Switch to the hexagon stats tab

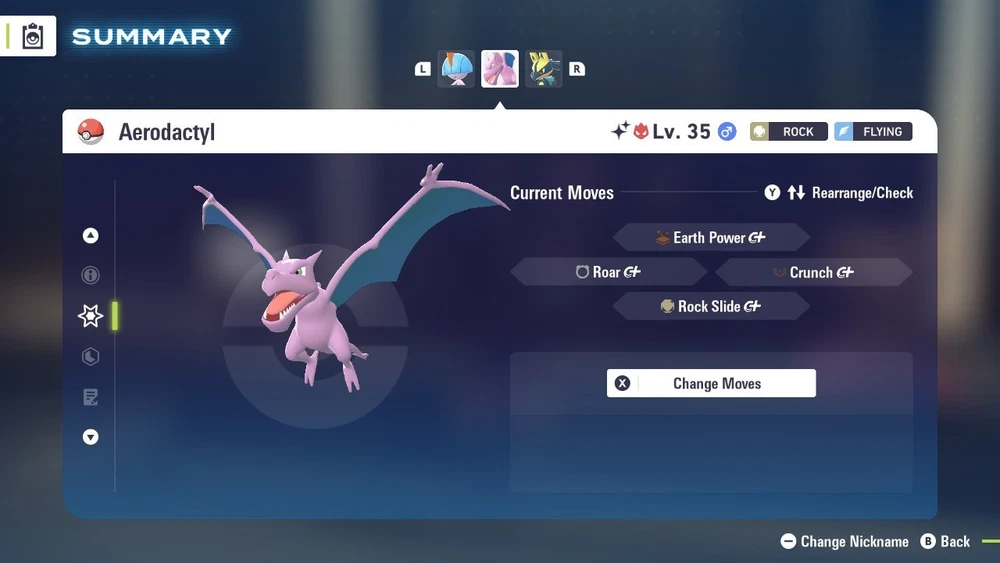click(x=91, y=357)
